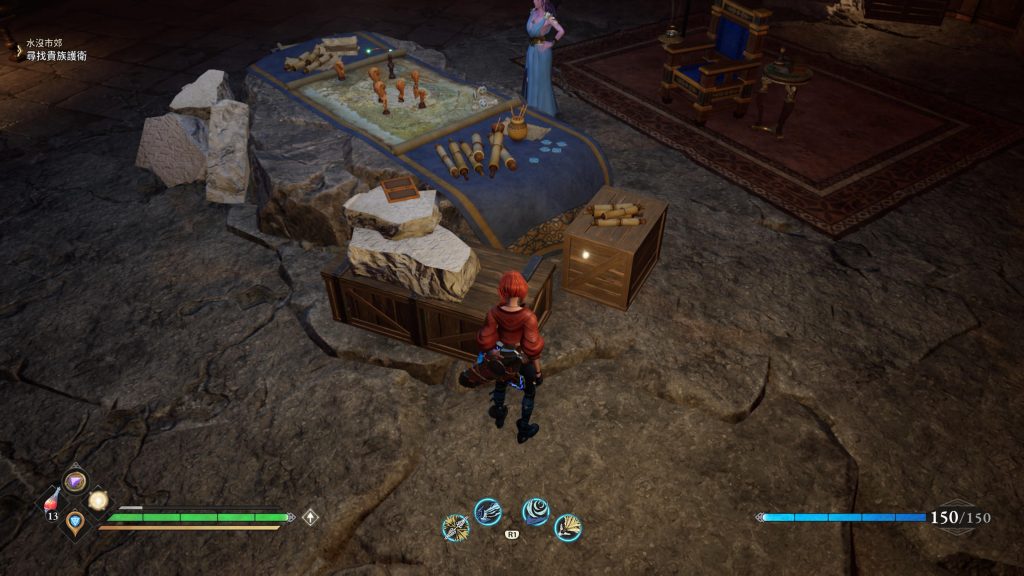This screenshot has width=1024, height=576.
Task: Activate the glowing golden orb slot
Action: [x=98, y=500]
